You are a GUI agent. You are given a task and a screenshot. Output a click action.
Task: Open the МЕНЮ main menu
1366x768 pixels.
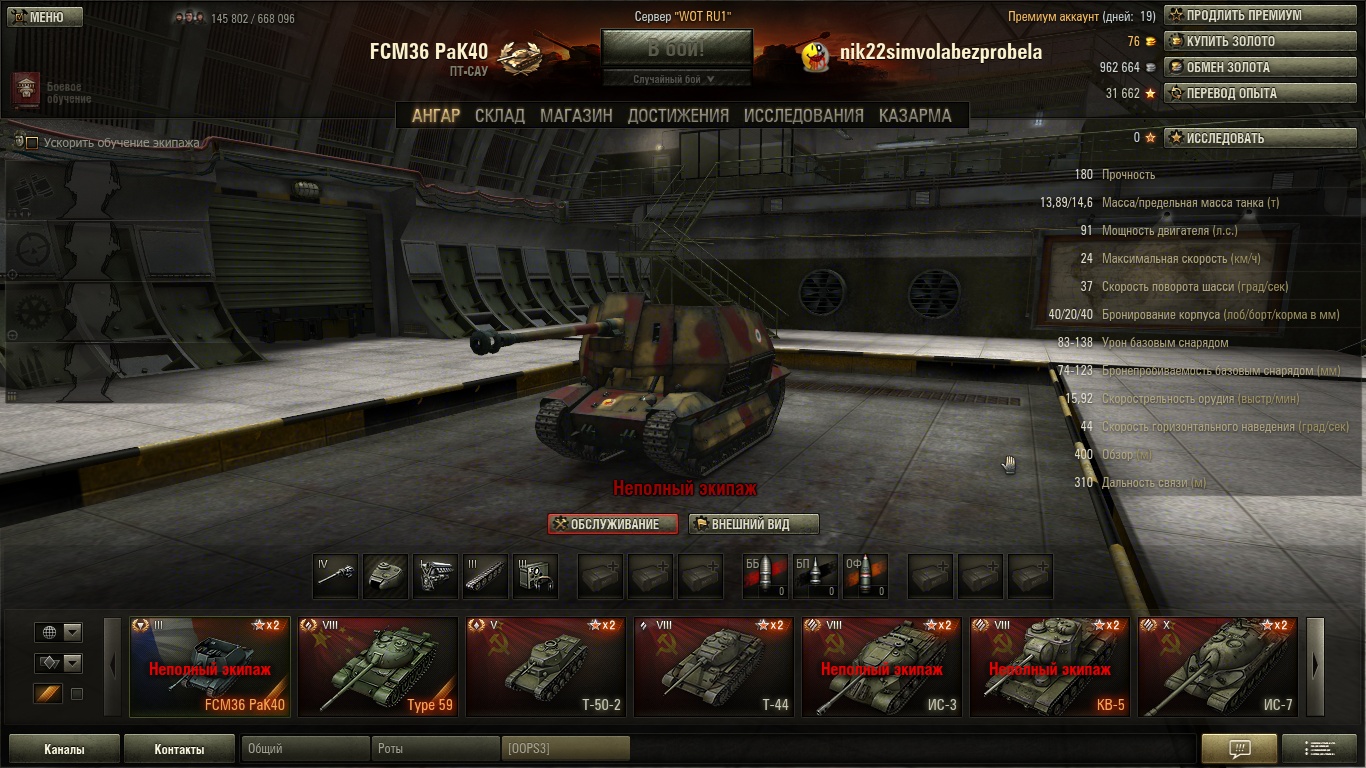click(40, 17)
